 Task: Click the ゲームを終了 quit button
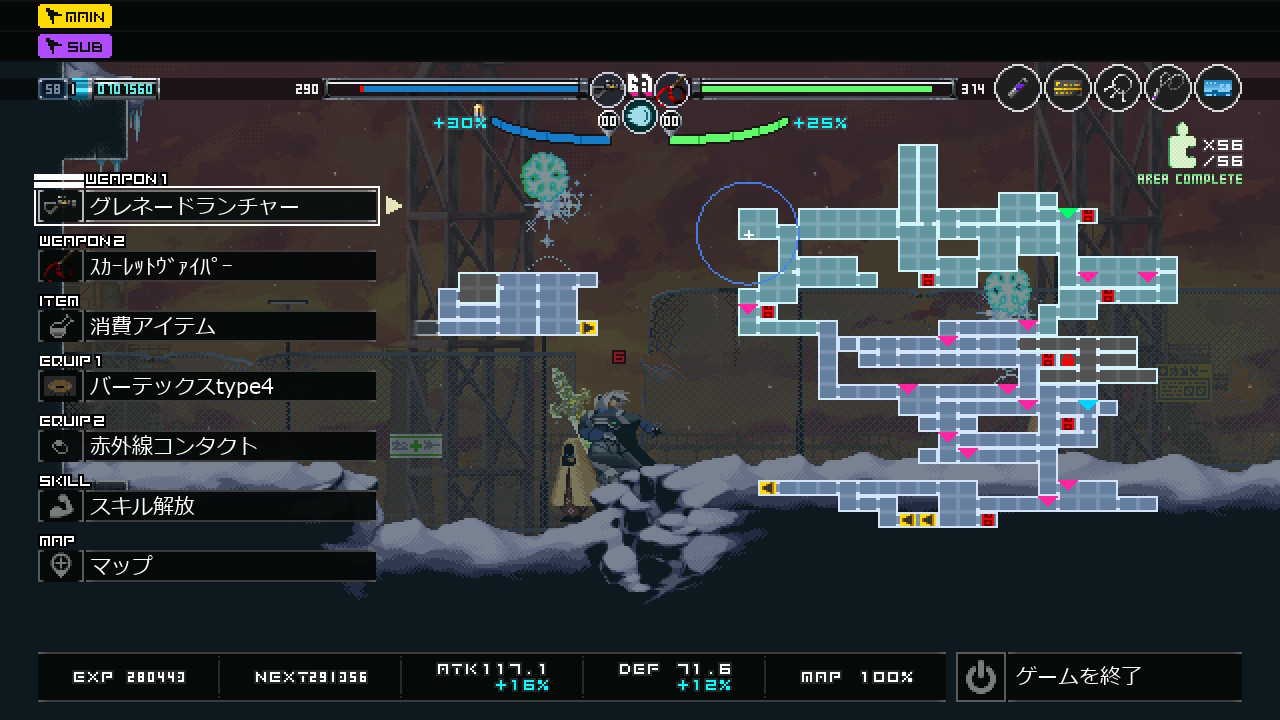[1100, 677]
